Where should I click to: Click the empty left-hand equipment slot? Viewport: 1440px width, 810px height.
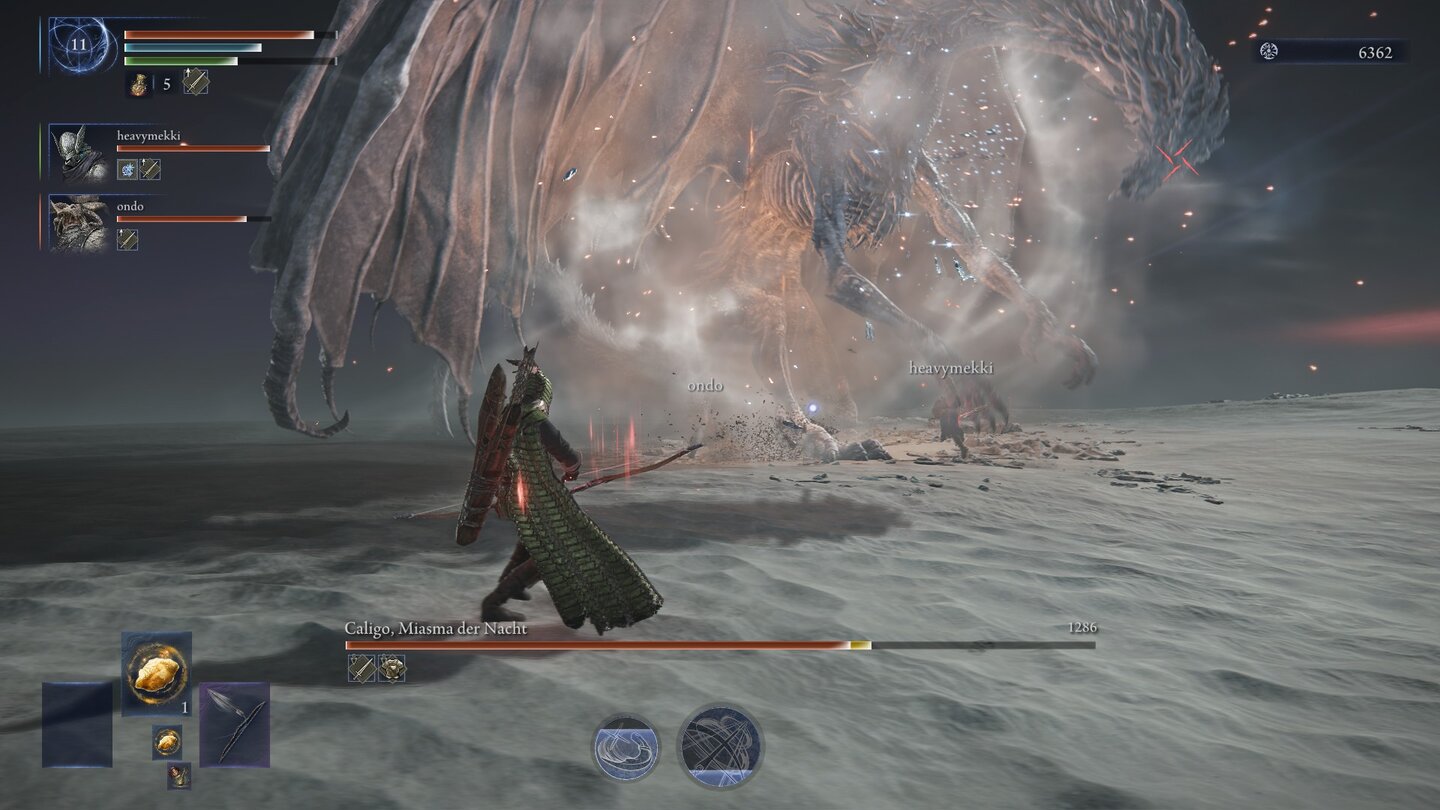(x=77, y=724)
